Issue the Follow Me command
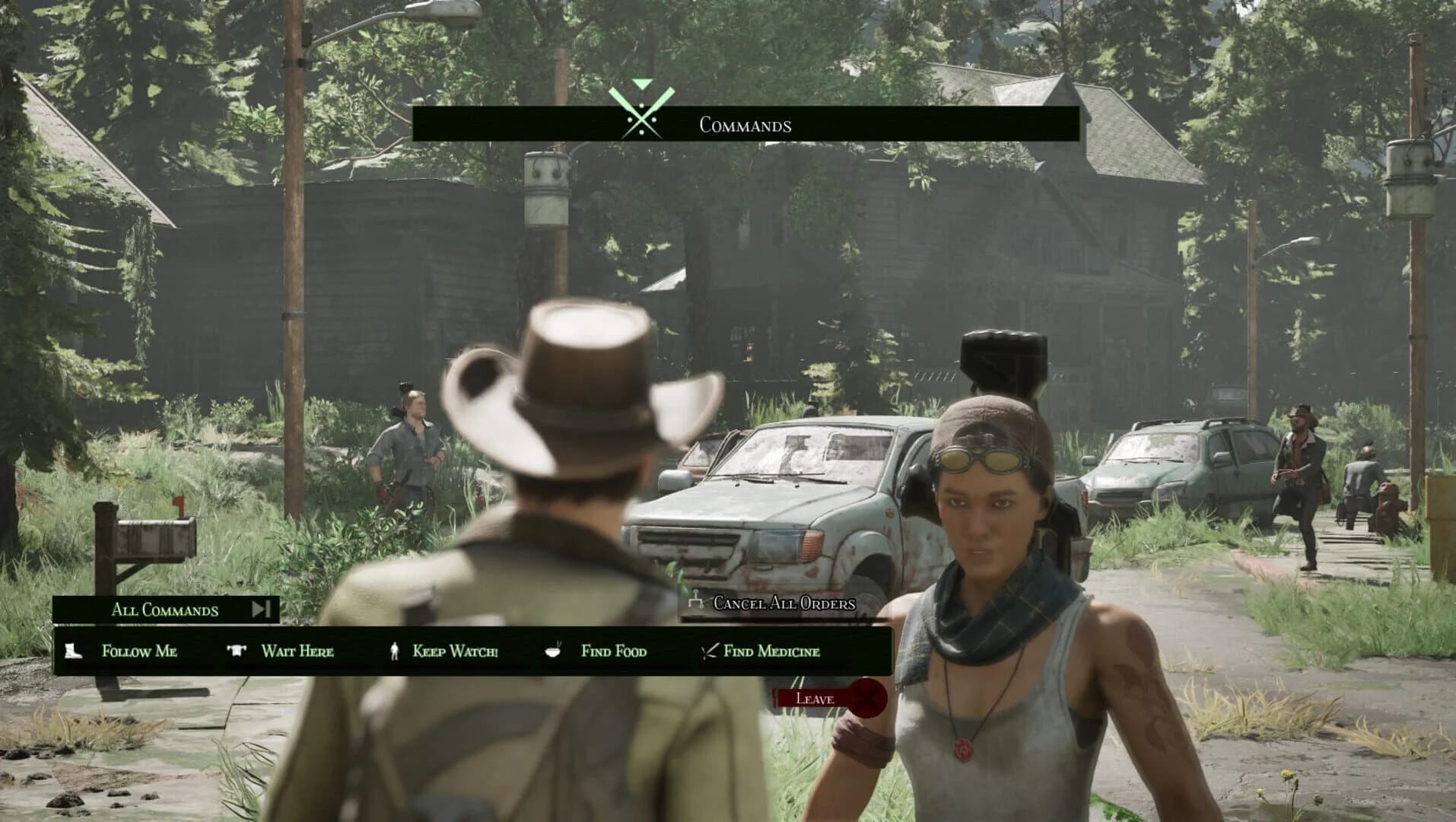This screenshot has width=1456, height=822. [137, 652]
